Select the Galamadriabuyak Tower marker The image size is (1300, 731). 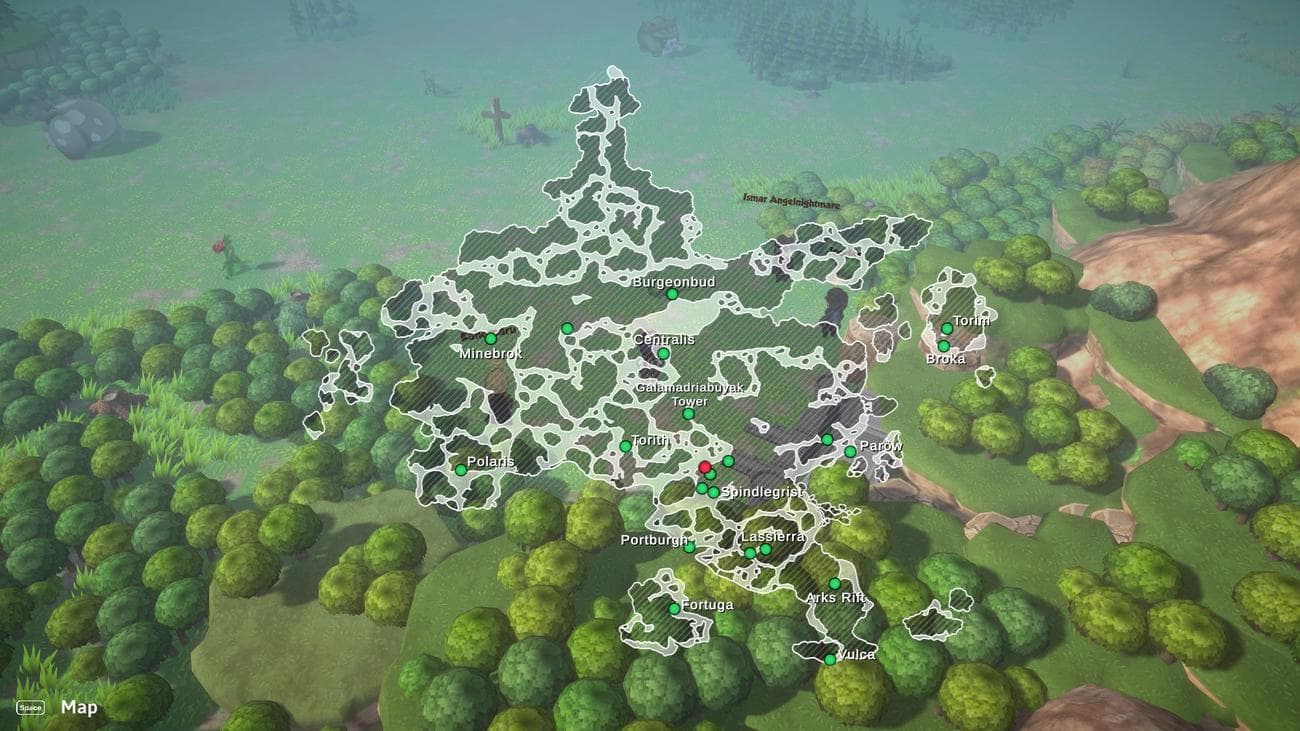(x=688, y=414)
